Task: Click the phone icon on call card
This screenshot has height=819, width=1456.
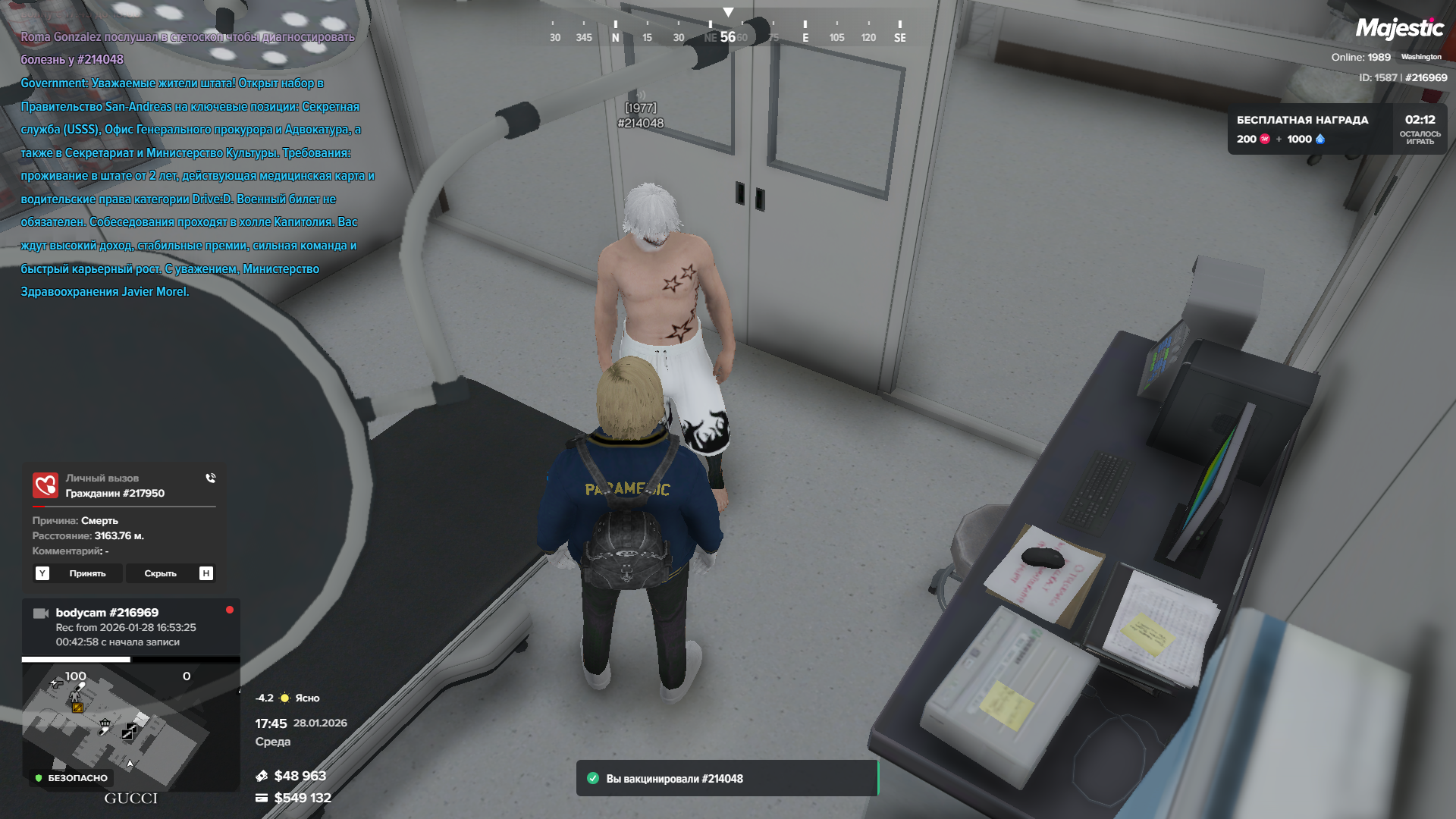Action: (x=211, y=479)
